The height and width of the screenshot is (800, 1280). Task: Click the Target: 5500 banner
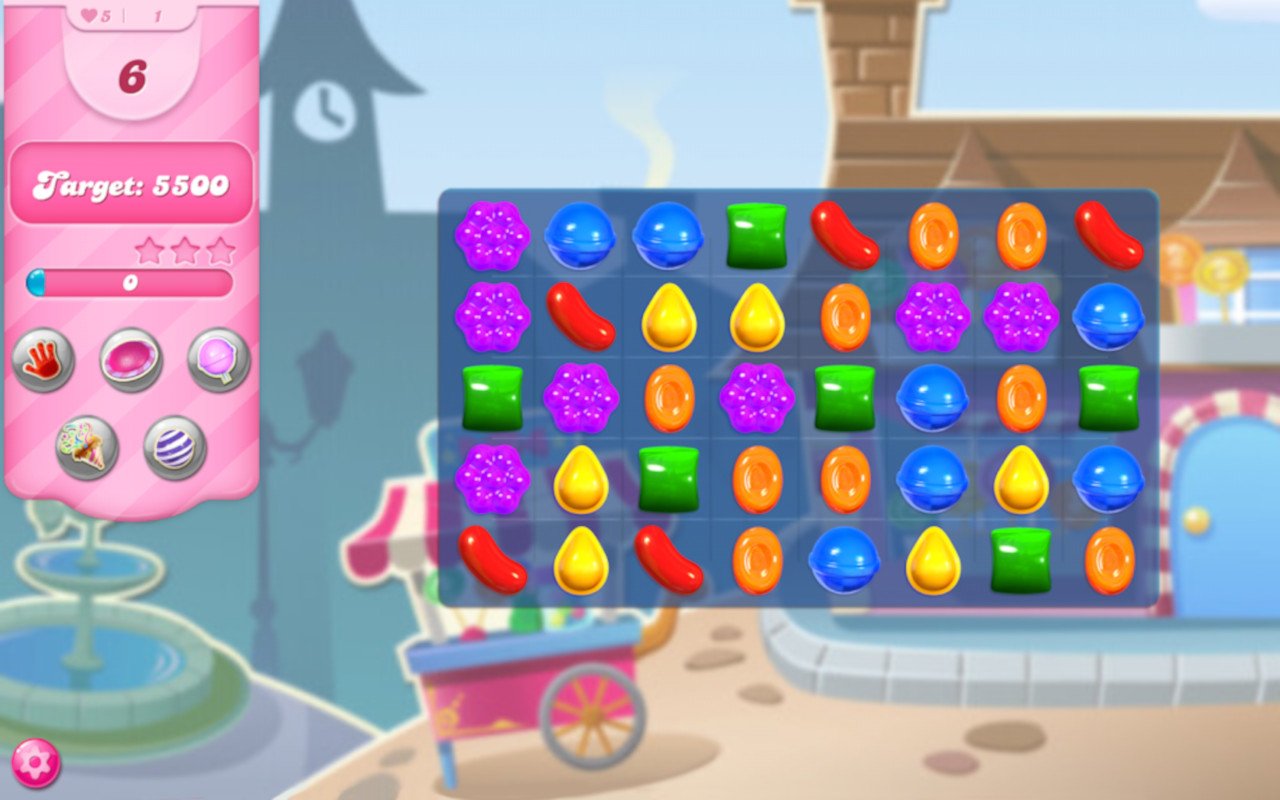[x=131, y=184]
